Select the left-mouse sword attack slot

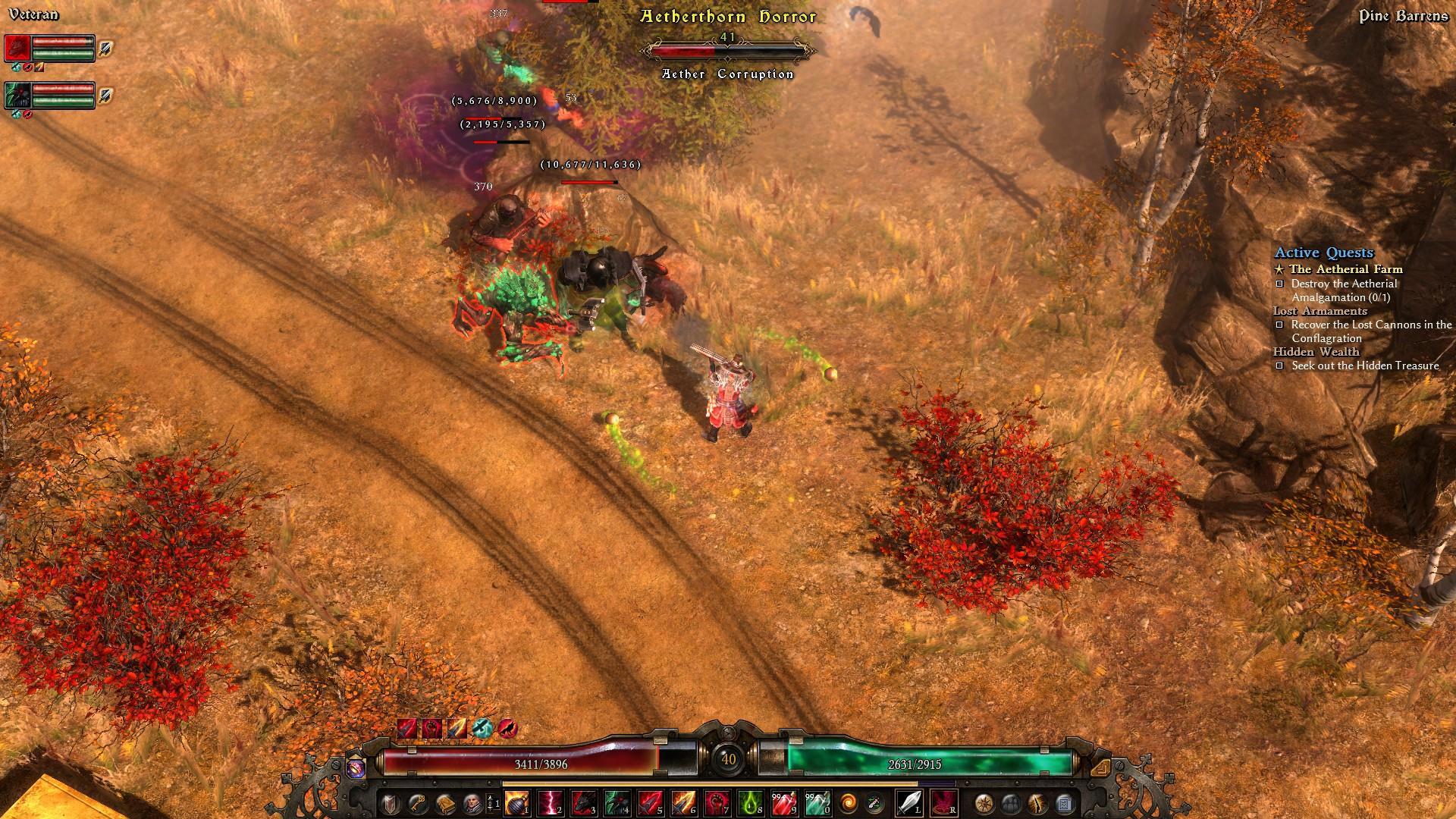(908, 802)
